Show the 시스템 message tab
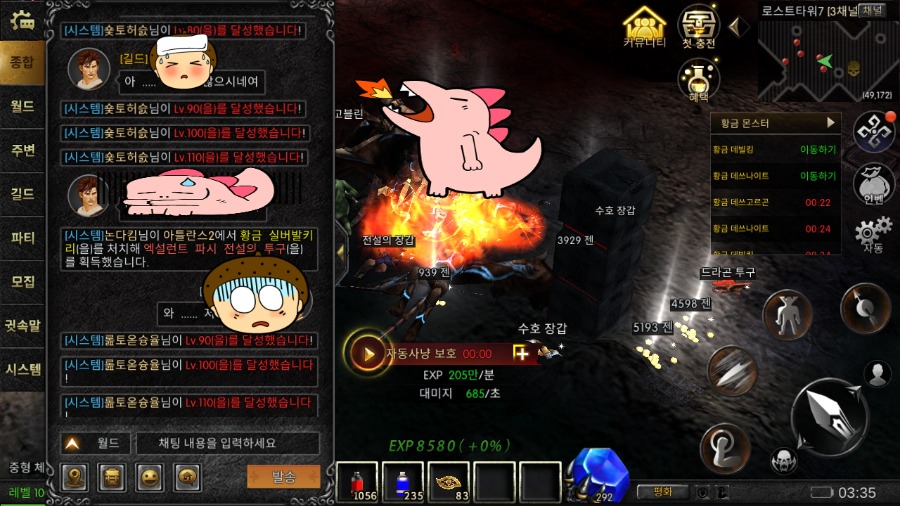Screen dimensions: 900x506 tap(22, 368)
